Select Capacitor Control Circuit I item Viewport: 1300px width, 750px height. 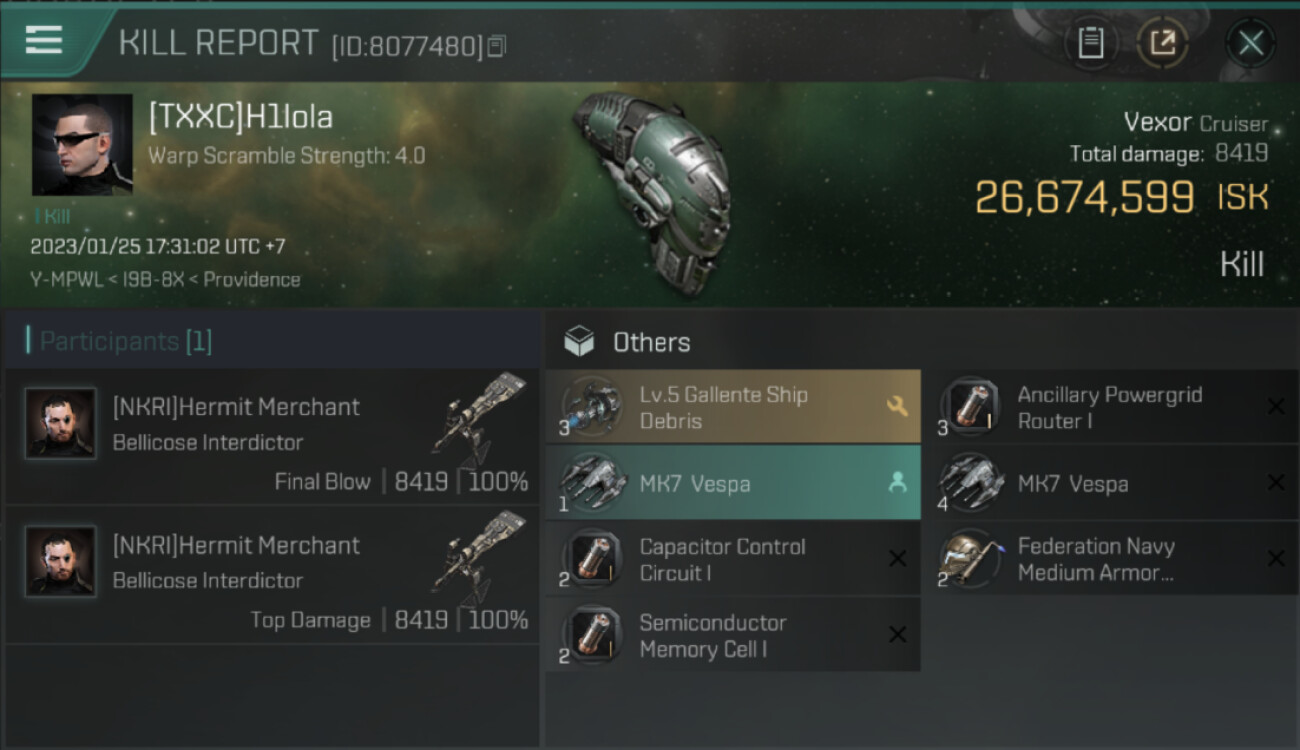pos(733,560)
